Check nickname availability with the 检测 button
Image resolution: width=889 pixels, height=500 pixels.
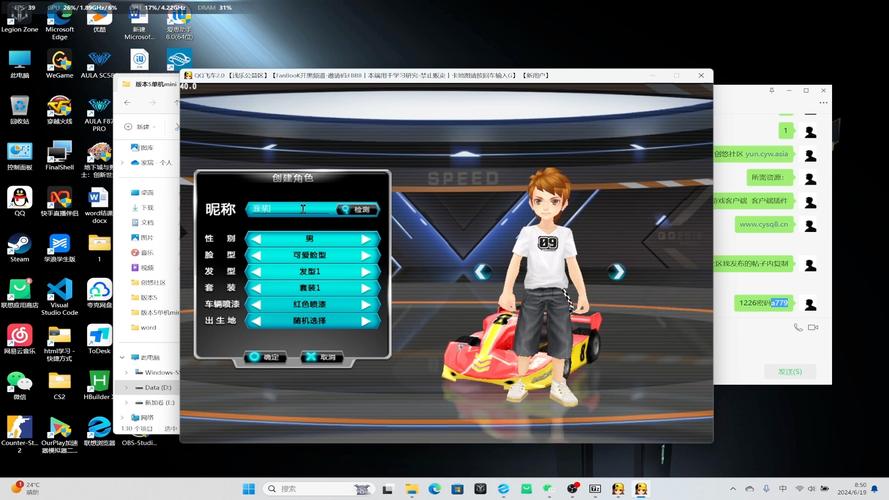pyautogui.click(x=357, y=209)
